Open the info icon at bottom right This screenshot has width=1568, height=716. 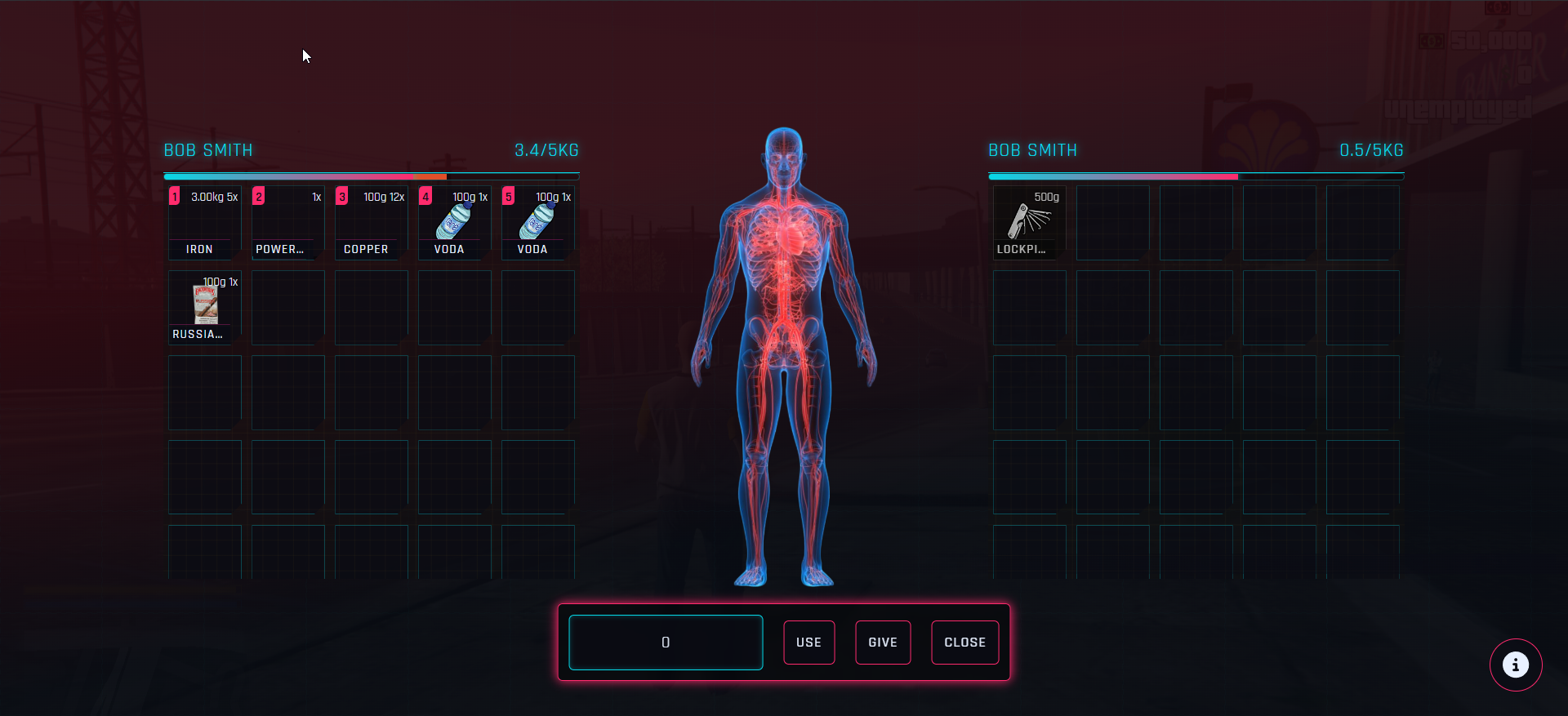tap(1516, 665)
